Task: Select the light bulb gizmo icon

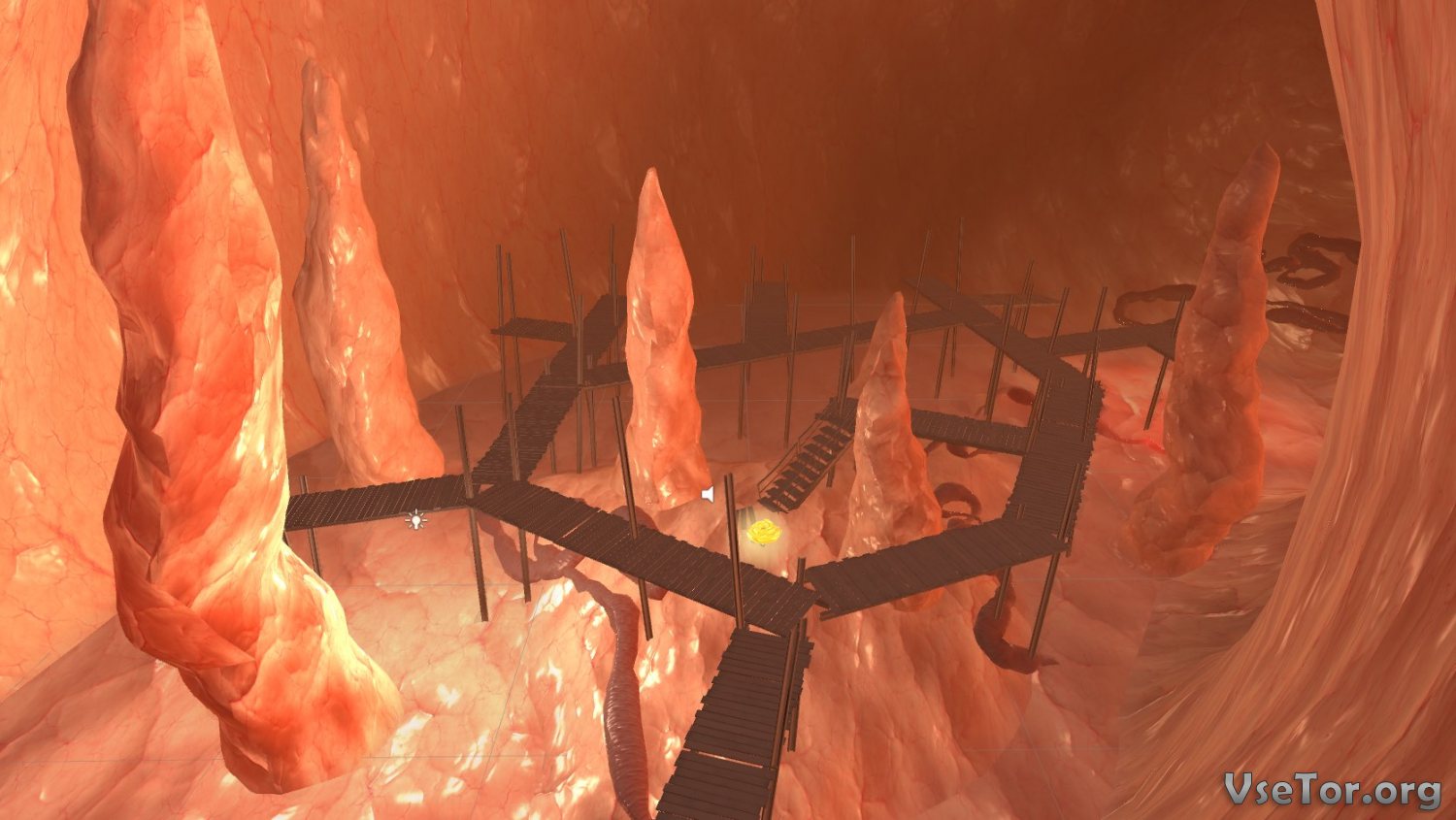Action: [415, 520]
